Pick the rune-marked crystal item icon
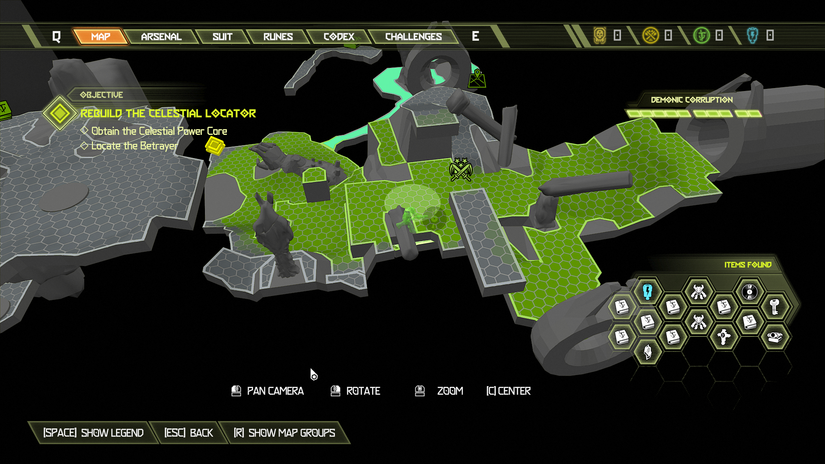This screenshot has height=464, width=825. pos(647,351)
